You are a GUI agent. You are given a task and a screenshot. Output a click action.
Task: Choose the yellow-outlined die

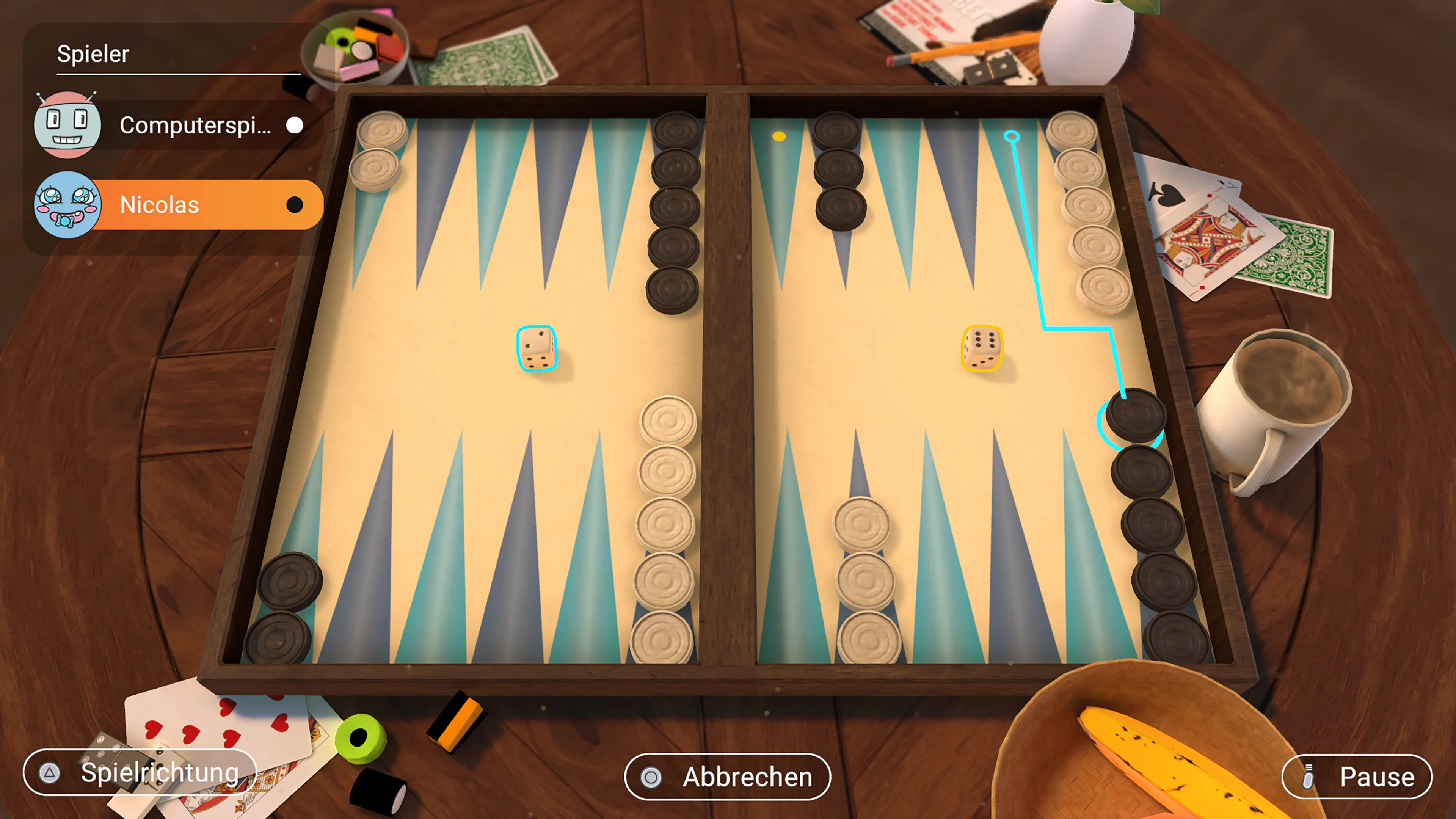pos(982,348)
